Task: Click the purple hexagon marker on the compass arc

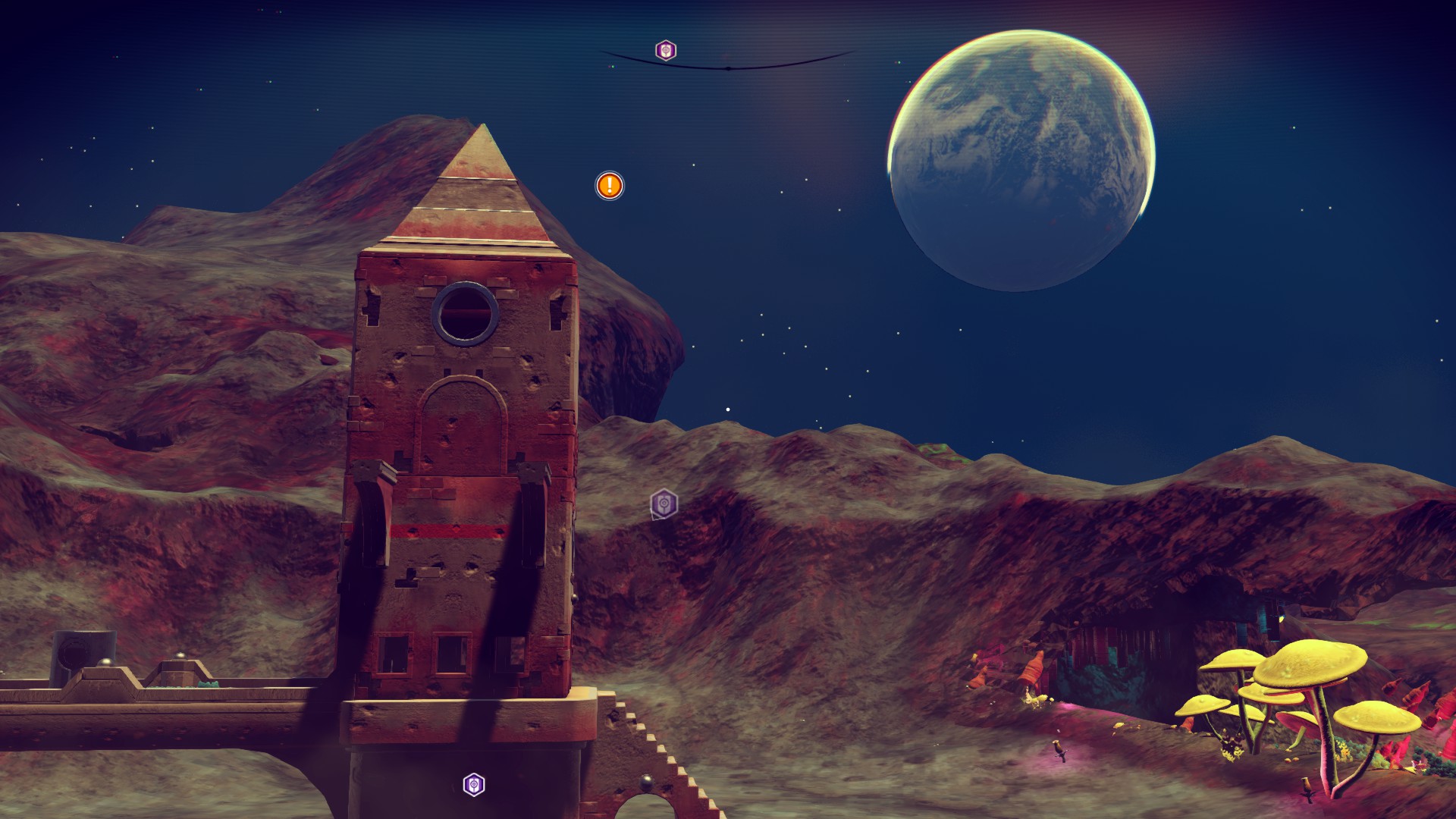Action: pos(666,50)
